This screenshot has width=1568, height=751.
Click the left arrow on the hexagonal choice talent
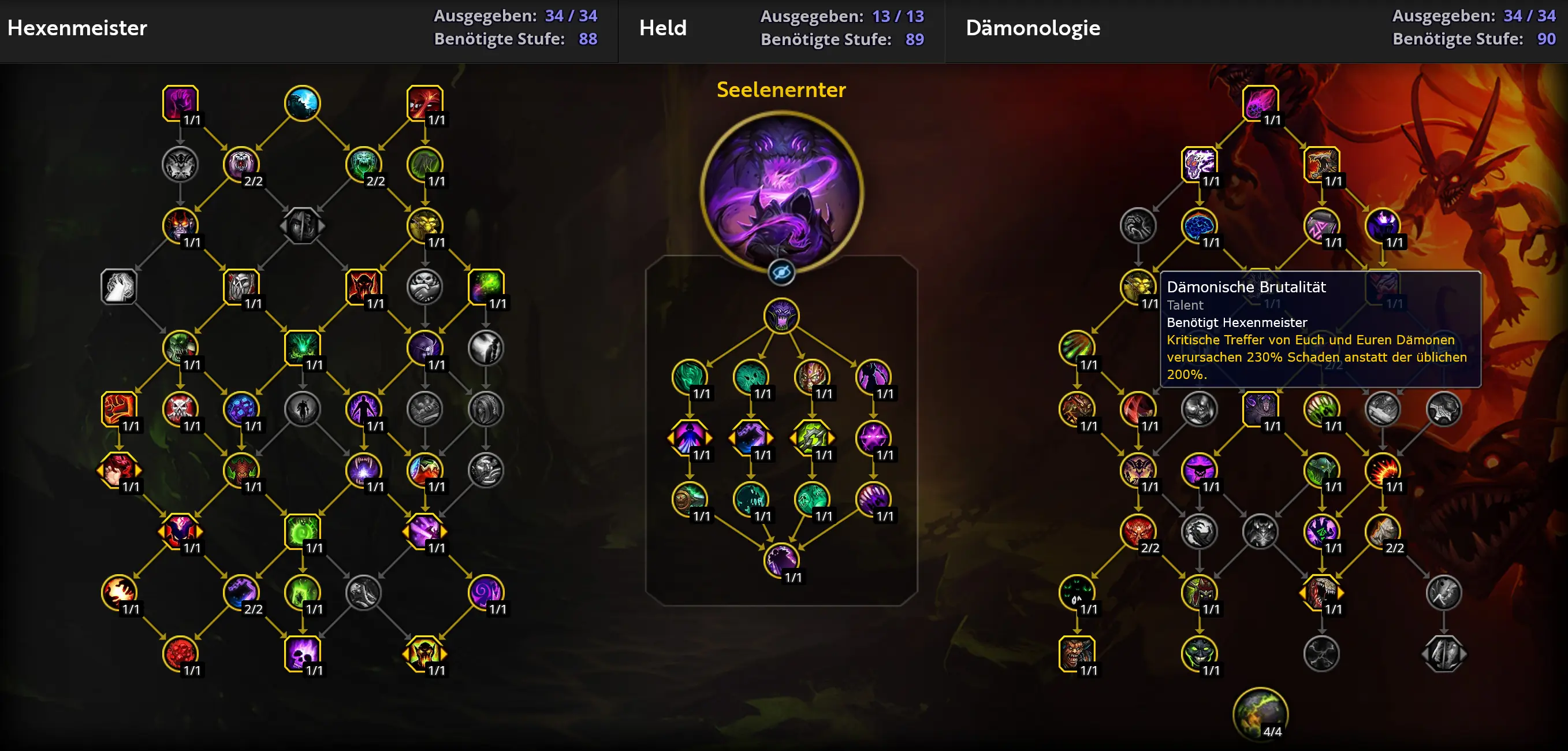point(161,531)
